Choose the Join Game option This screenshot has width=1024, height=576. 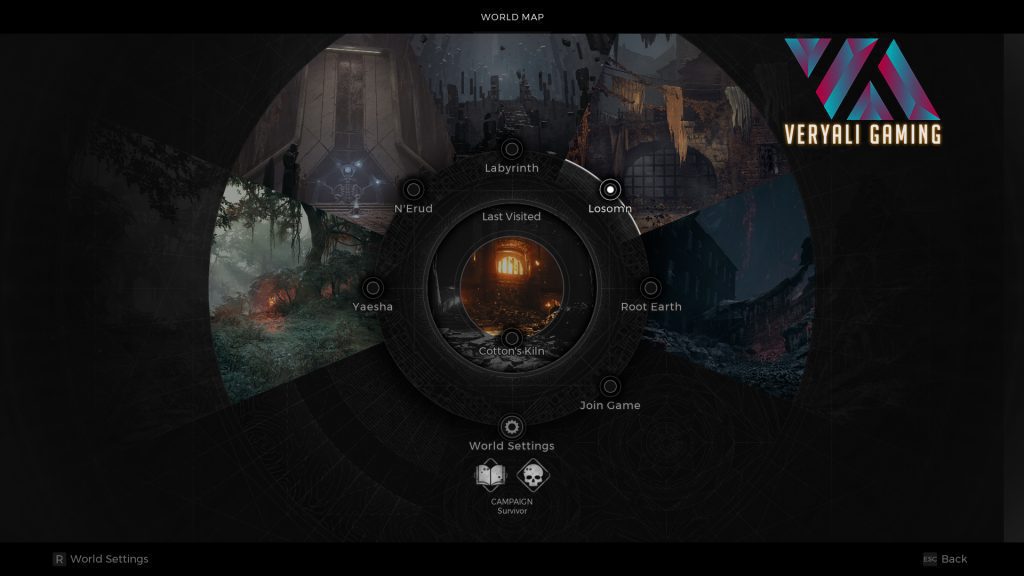coord(609,387)
